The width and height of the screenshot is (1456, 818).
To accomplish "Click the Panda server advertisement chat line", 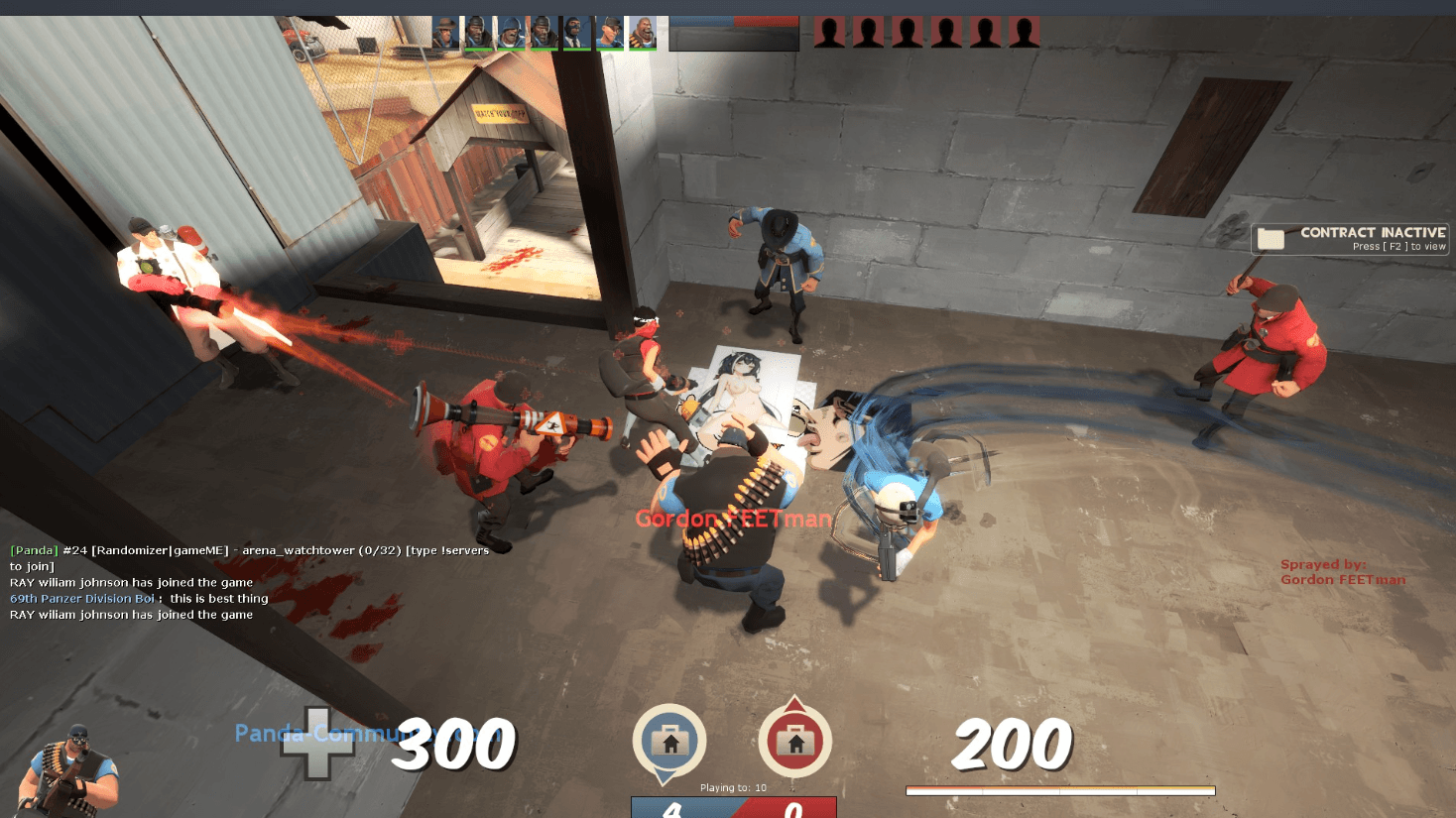I will point(248,551).
